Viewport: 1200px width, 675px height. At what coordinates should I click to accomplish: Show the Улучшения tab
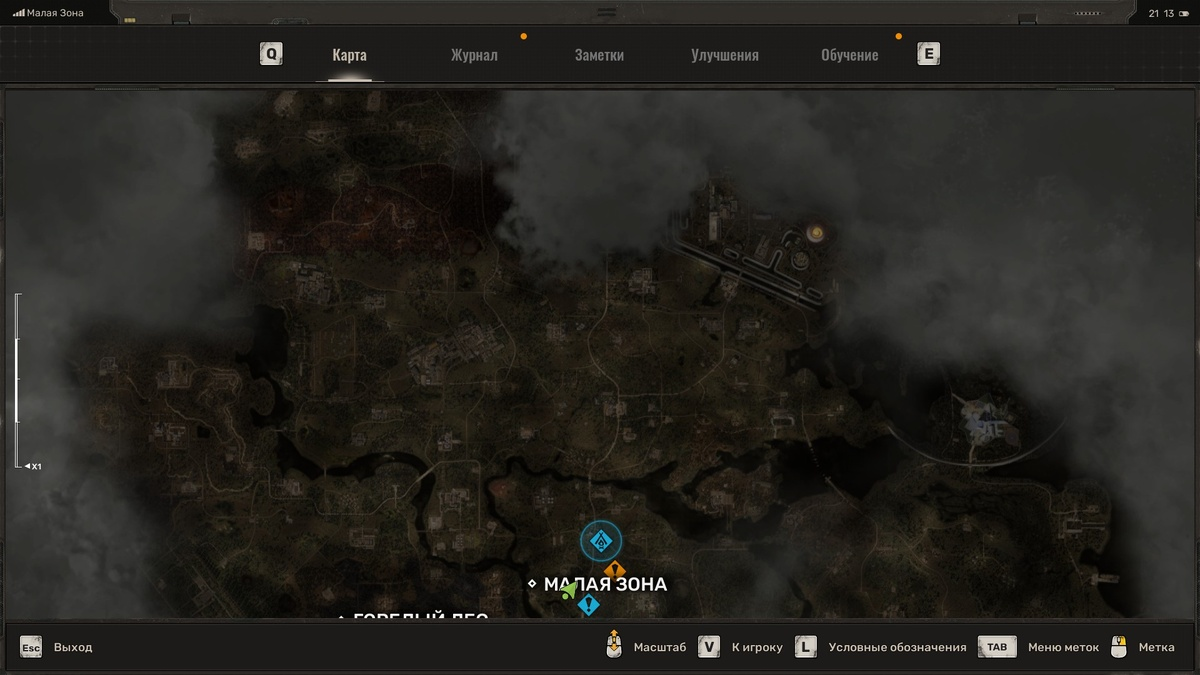[x=725, y=56]
